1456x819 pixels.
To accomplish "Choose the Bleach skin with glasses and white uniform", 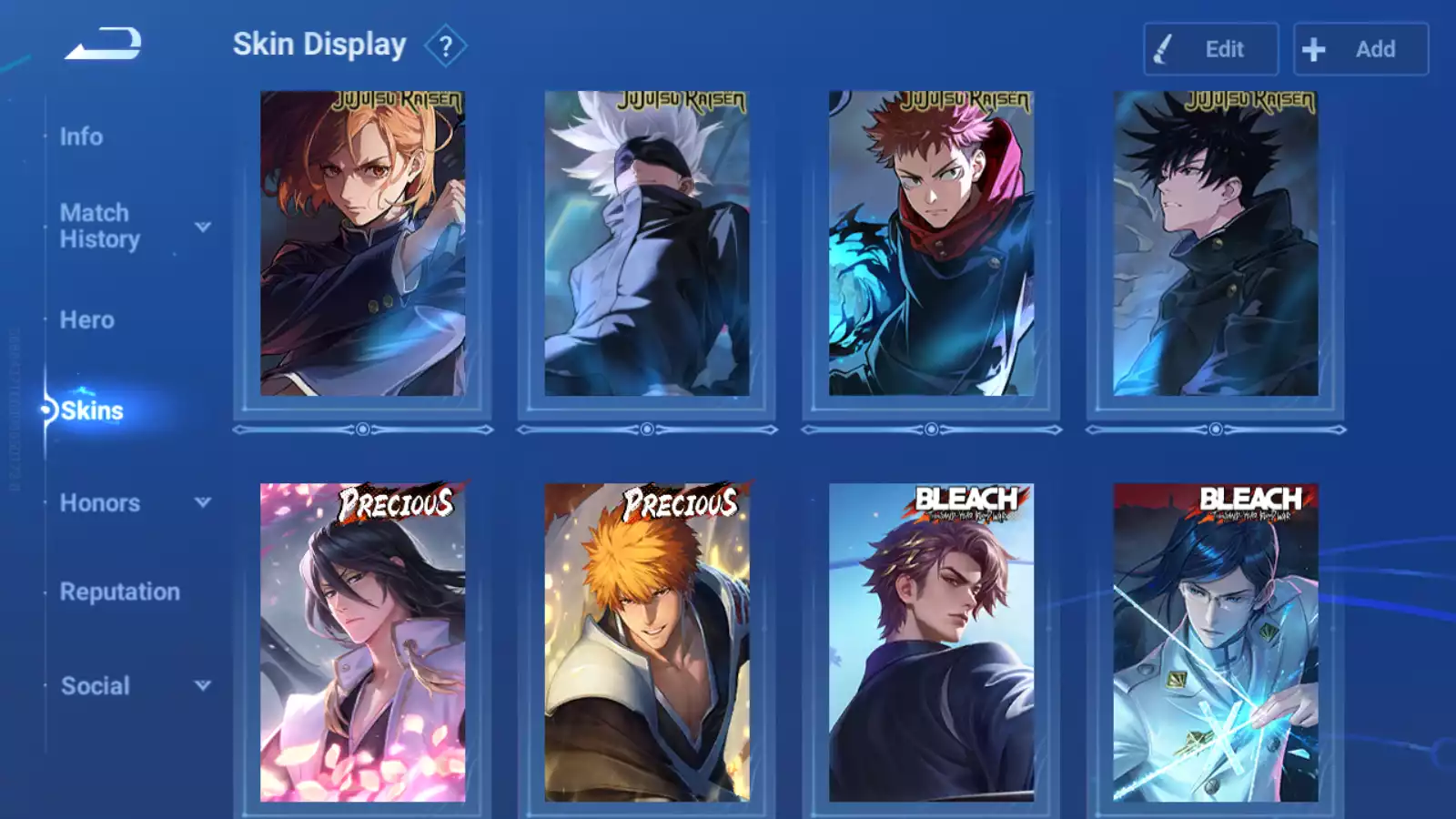I will pos(1215,642).
